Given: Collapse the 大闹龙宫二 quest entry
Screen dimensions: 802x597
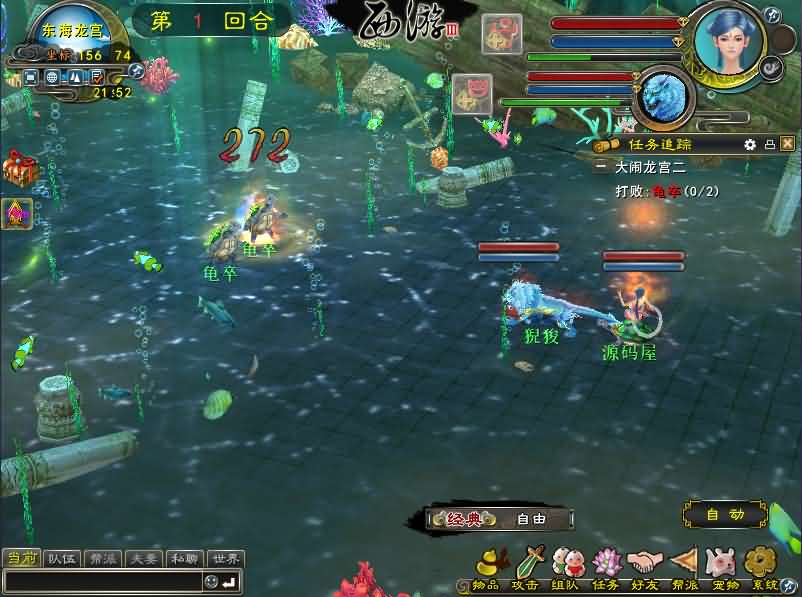Looking at the screenshot, I should coord(600,168).
